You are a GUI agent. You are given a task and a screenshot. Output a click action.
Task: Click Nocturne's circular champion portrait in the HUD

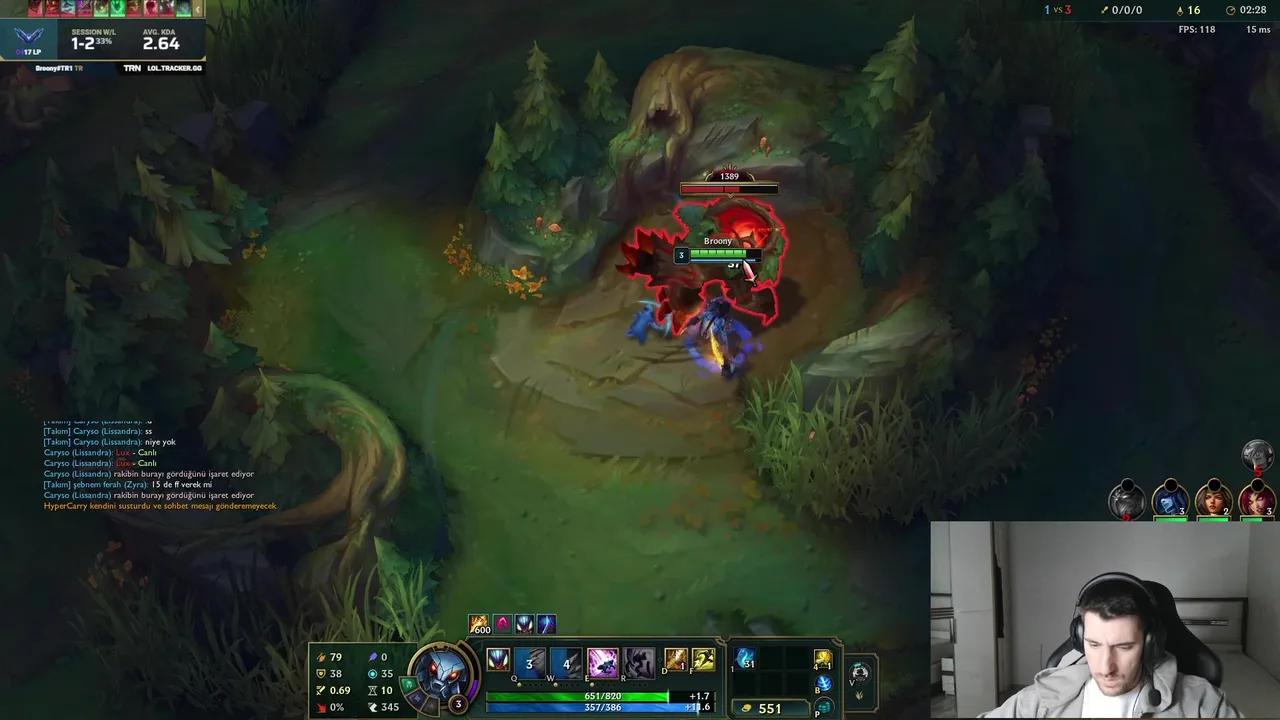(x=443, y=672)
